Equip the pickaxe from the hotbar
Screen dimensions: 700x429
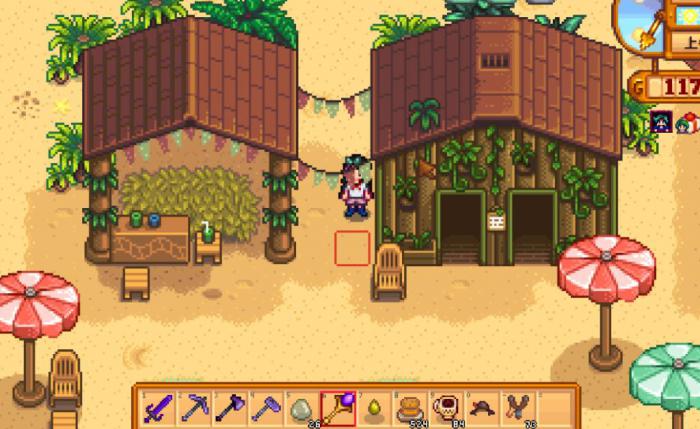(x=193, y=407)
